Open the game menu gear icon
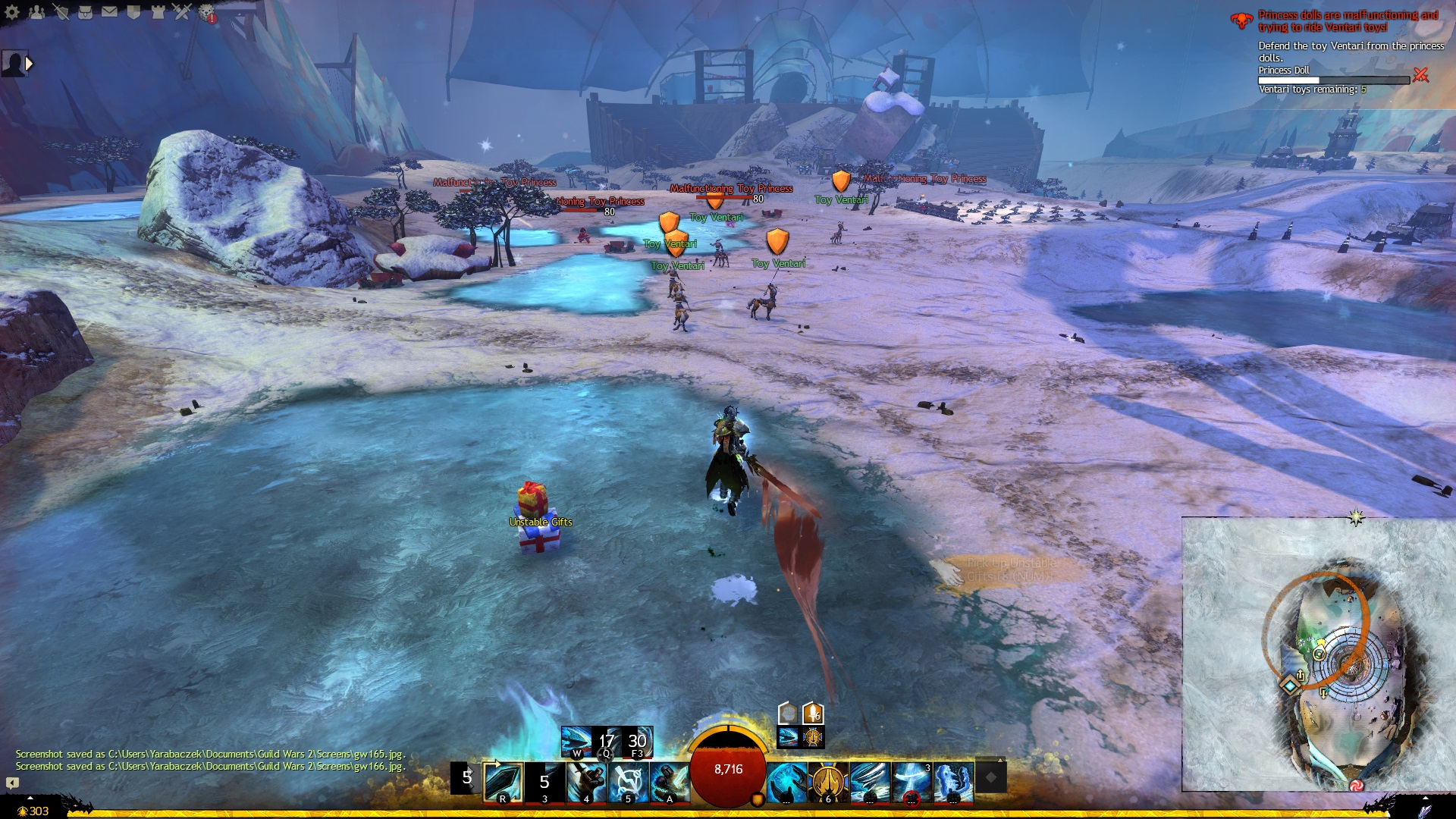This screenshot has width=1456, height=819. click(x=12, y=12)
